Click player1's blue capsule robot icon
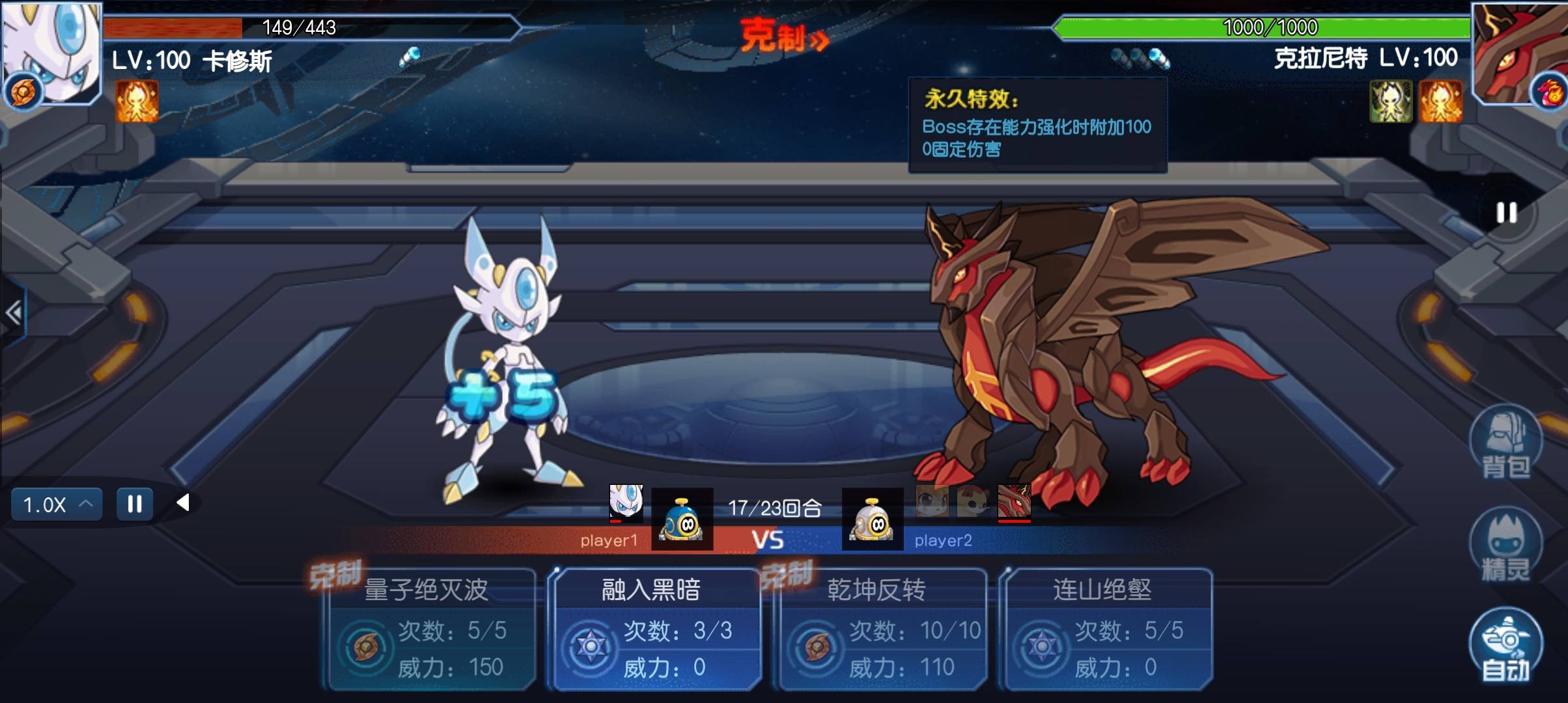Image resolution: width=1568 pixels, height=703 pixels. pyautogui.click(x=681, y=519)
